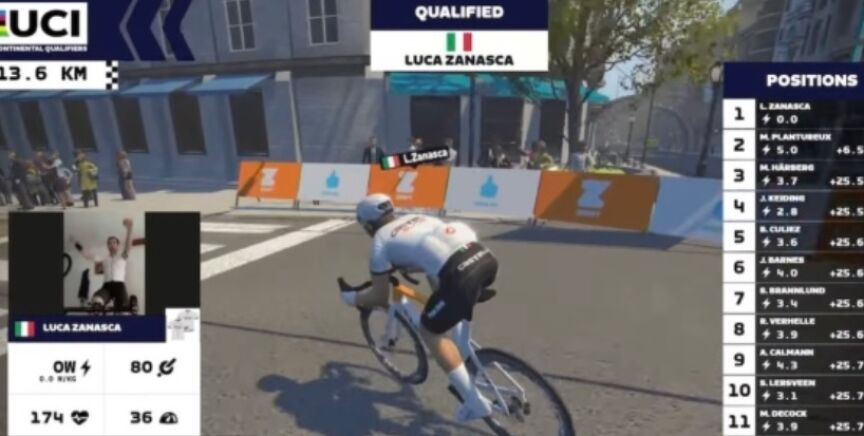Select L. Zanasca in the positions list

click(795, 112)
